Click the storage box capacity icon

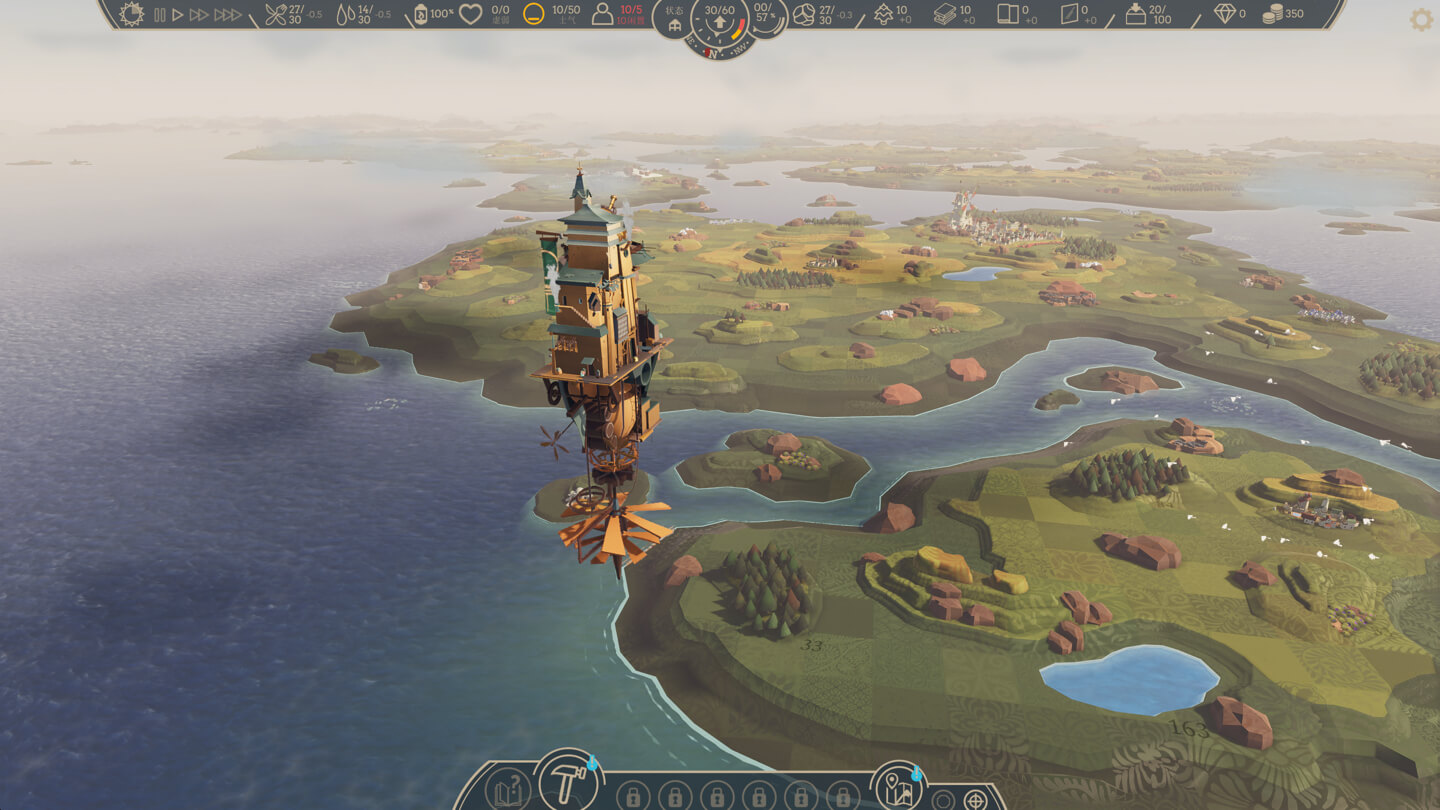click(1136, 14)
